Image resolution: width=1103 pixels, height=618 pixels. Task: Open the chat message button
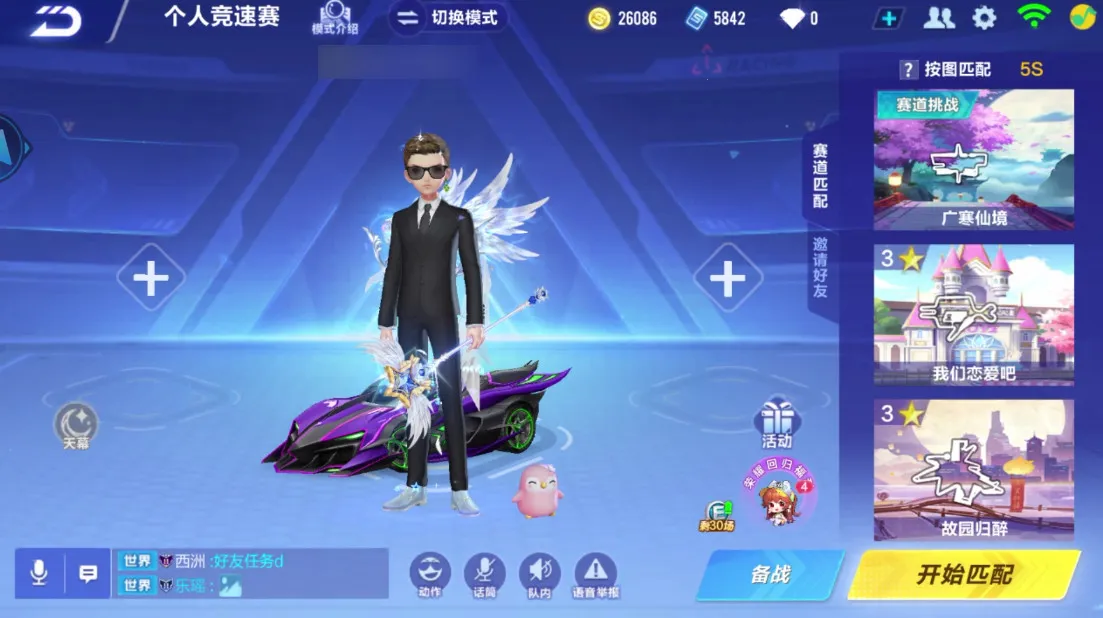88,573
